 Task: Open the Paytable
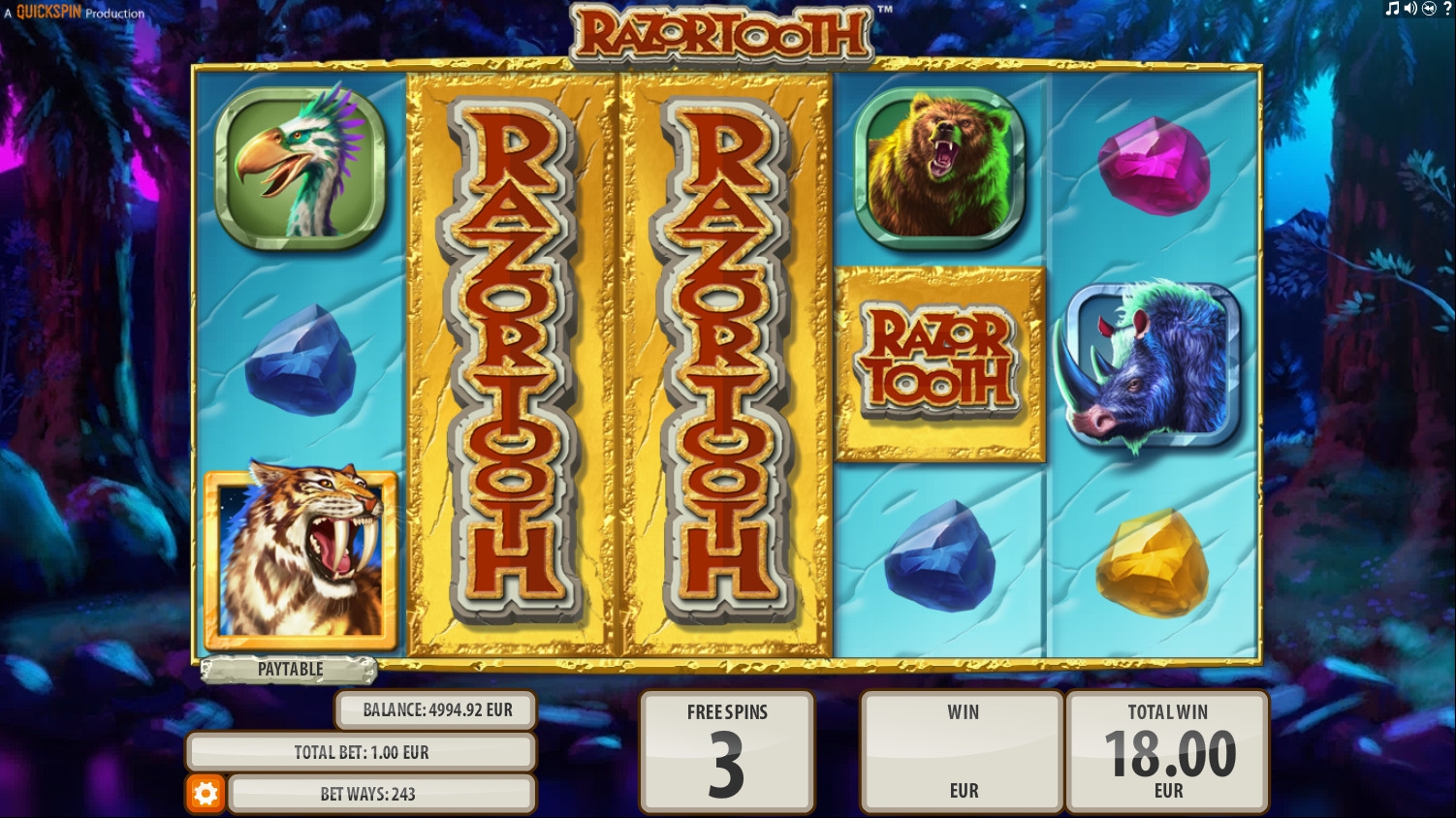290,669
